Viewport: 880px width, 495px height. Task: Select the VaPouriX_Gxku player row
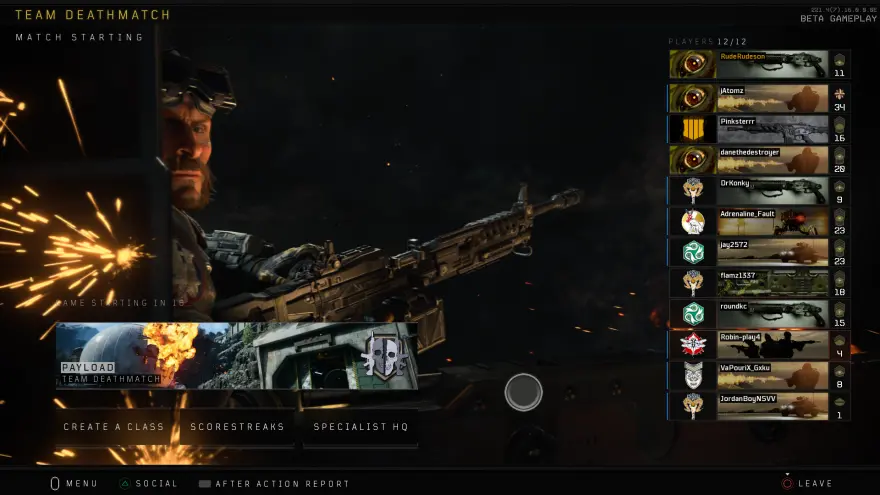pyautogui.click(x=759, y=375)
